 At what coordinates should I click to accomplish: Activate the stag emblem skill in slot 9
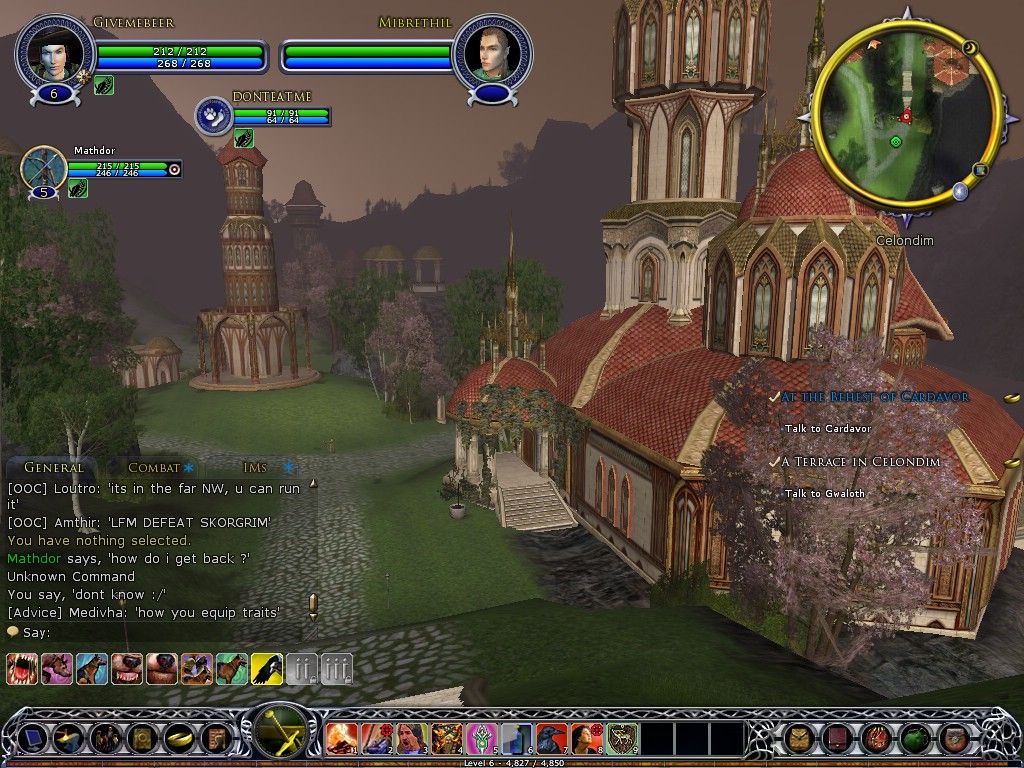pyautogui.click(x=621, y=738)
